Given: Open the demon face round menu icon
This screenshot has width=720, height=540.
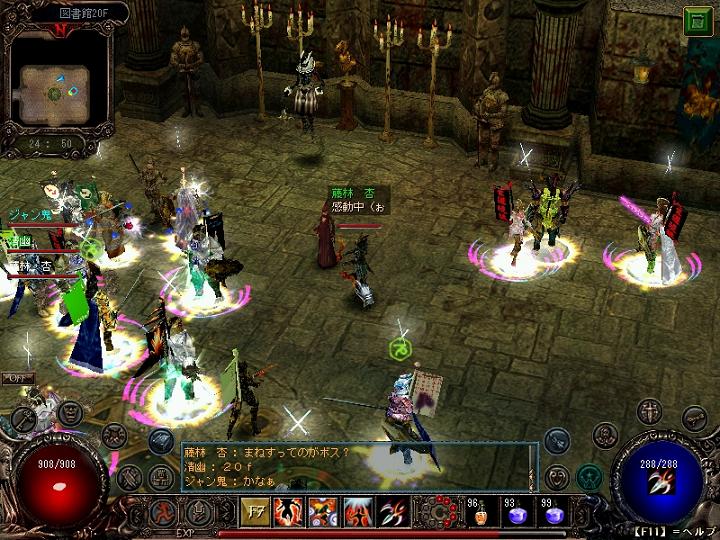Looking at the screenshot, I should pos(69,411).
